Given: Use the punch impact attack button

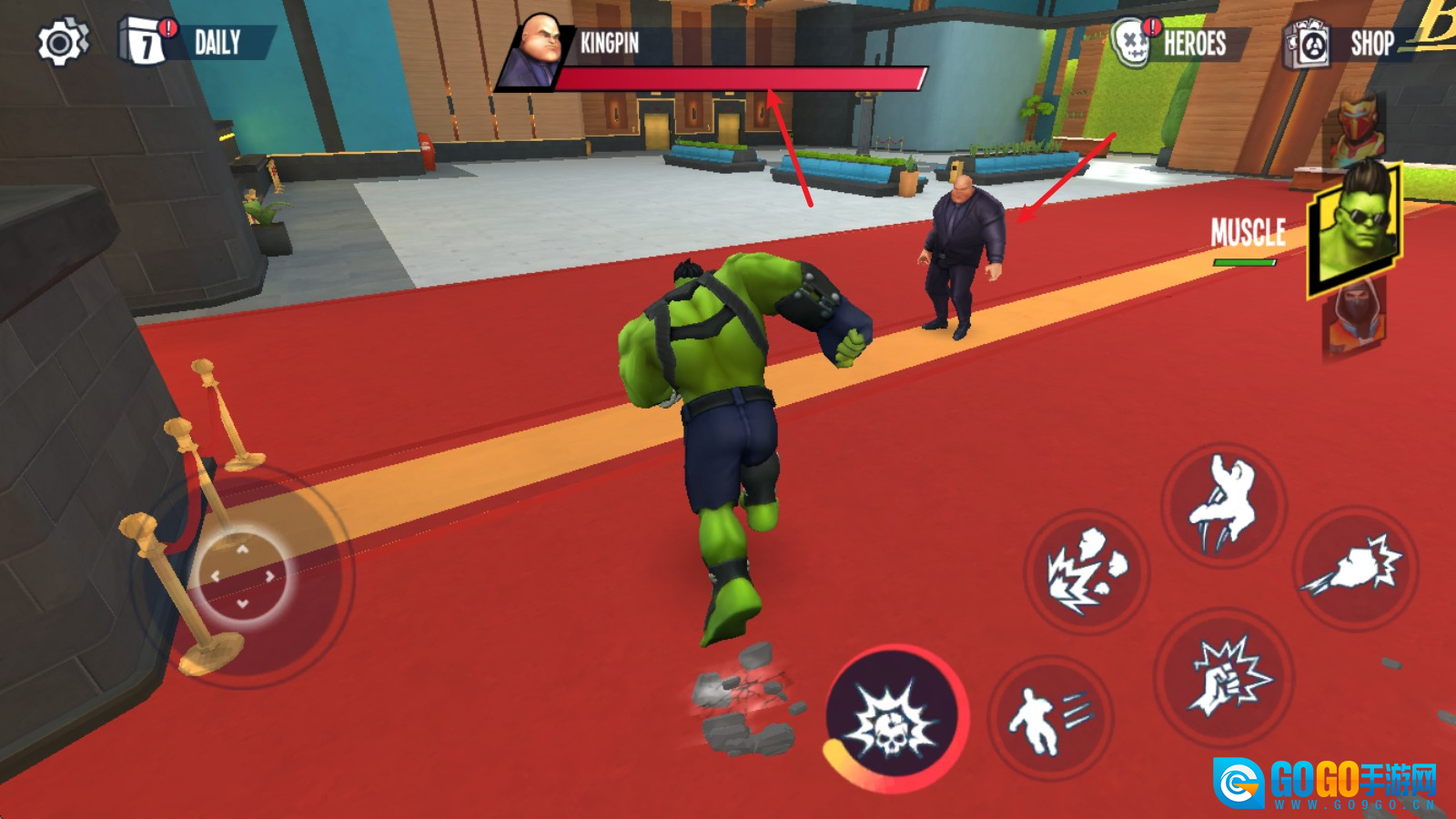Looking at the screenshot, I should (x=1225, y=678).
